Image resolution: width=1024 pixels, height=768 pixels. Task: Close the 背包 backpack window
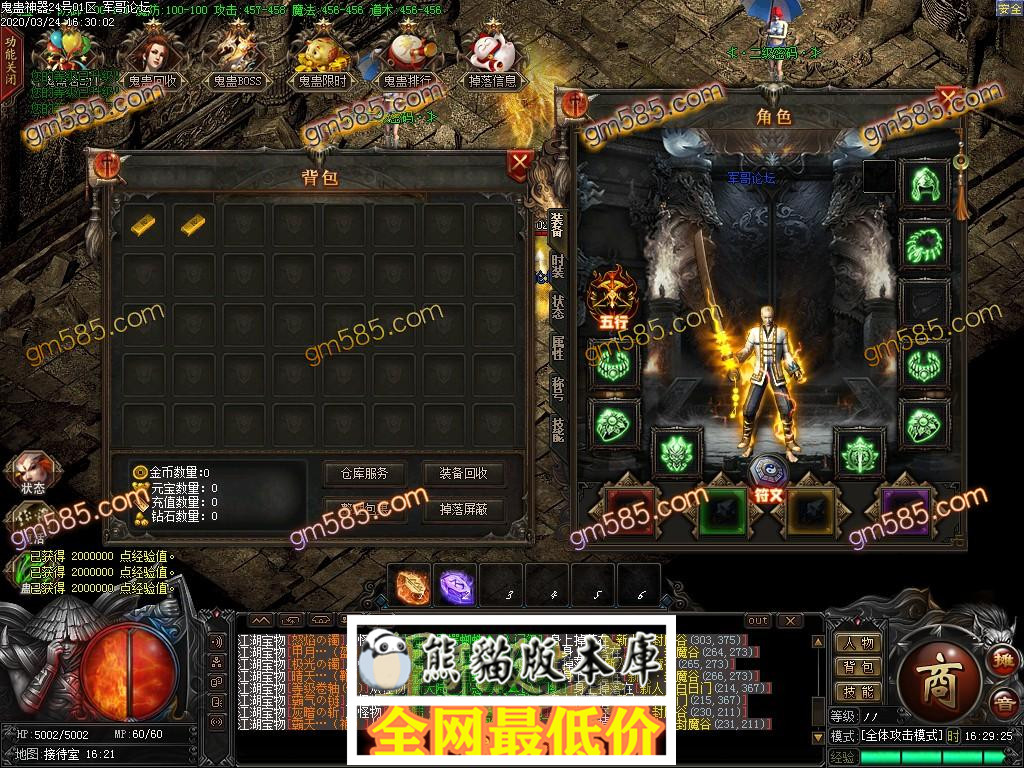520,163
